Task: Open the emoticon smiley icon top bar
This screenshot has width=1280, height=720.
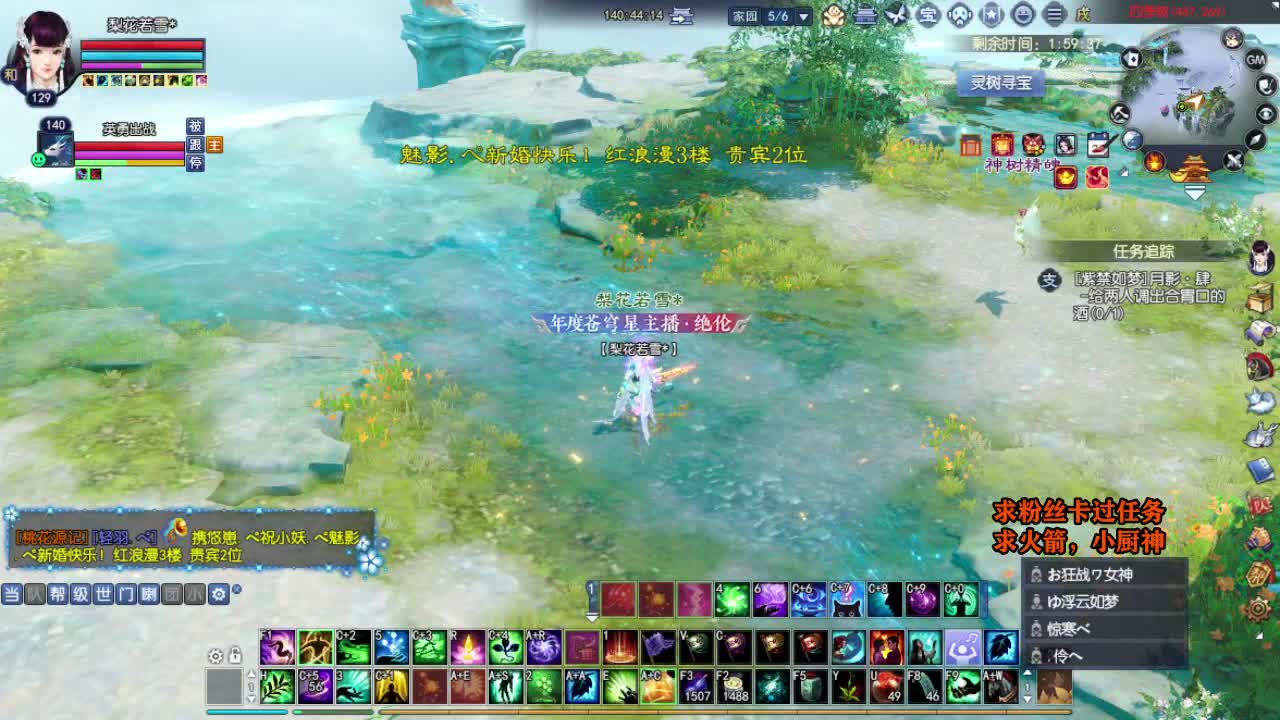Action: tap(1022, 12)
